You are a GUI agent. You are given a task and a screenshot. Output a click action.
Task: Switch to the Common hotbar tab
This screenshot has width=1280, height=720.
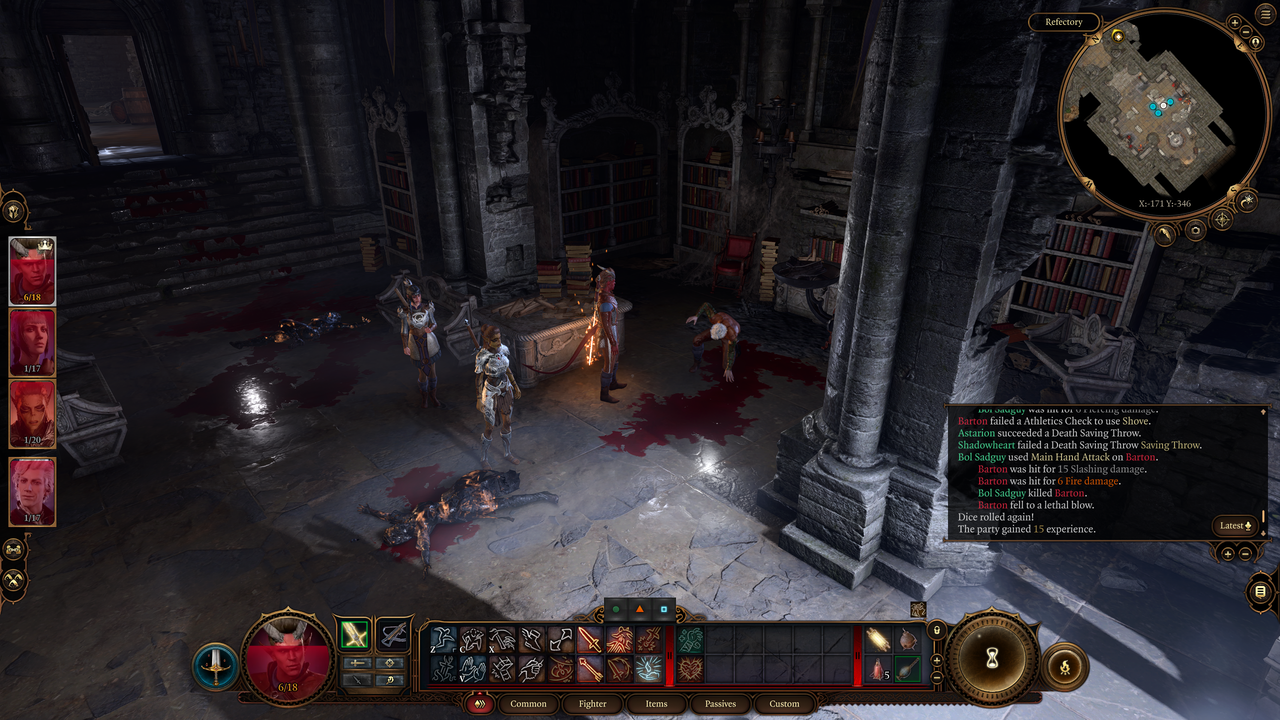(x=528, y=704)
